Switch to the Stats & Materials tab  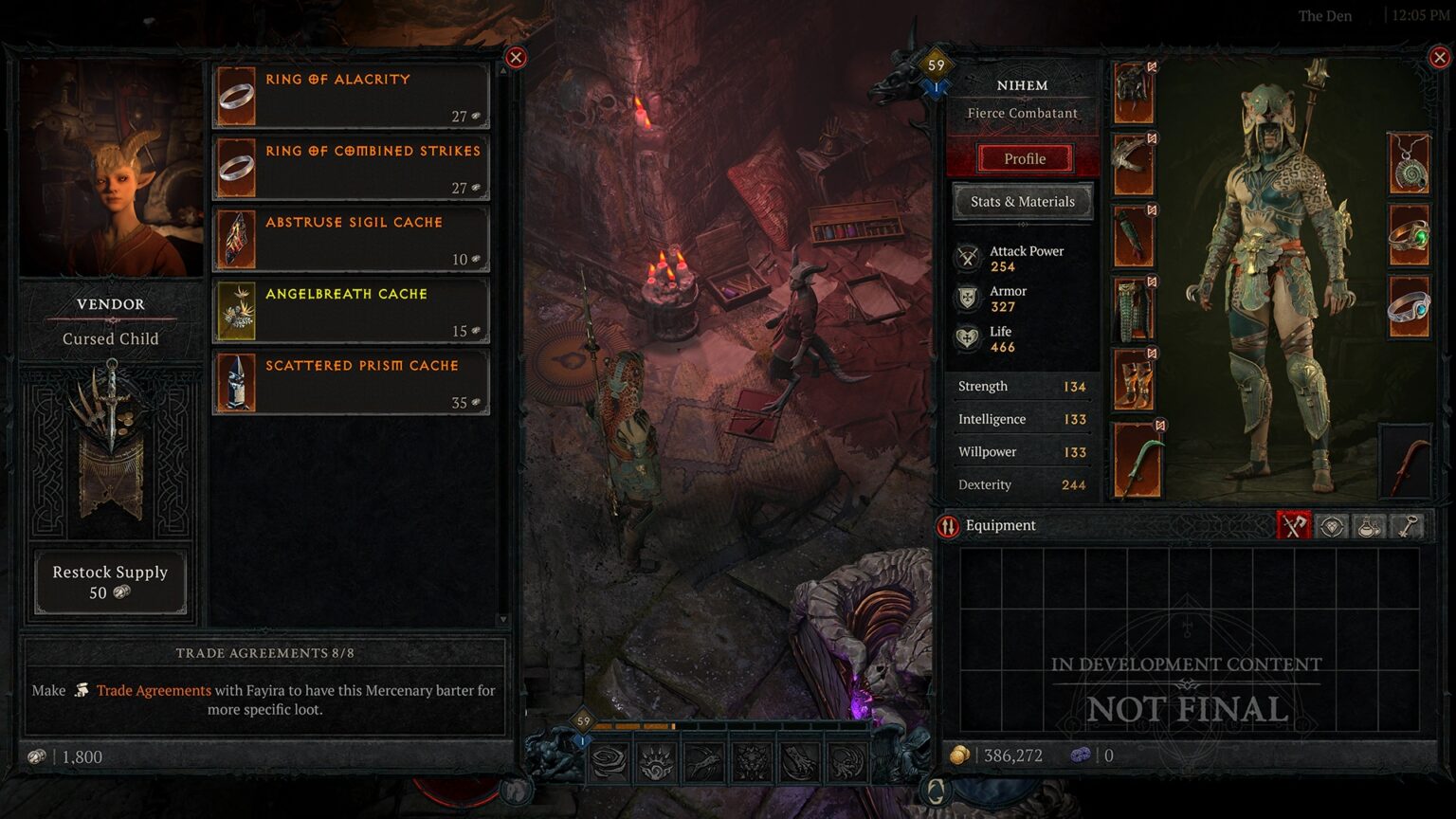1023,201
